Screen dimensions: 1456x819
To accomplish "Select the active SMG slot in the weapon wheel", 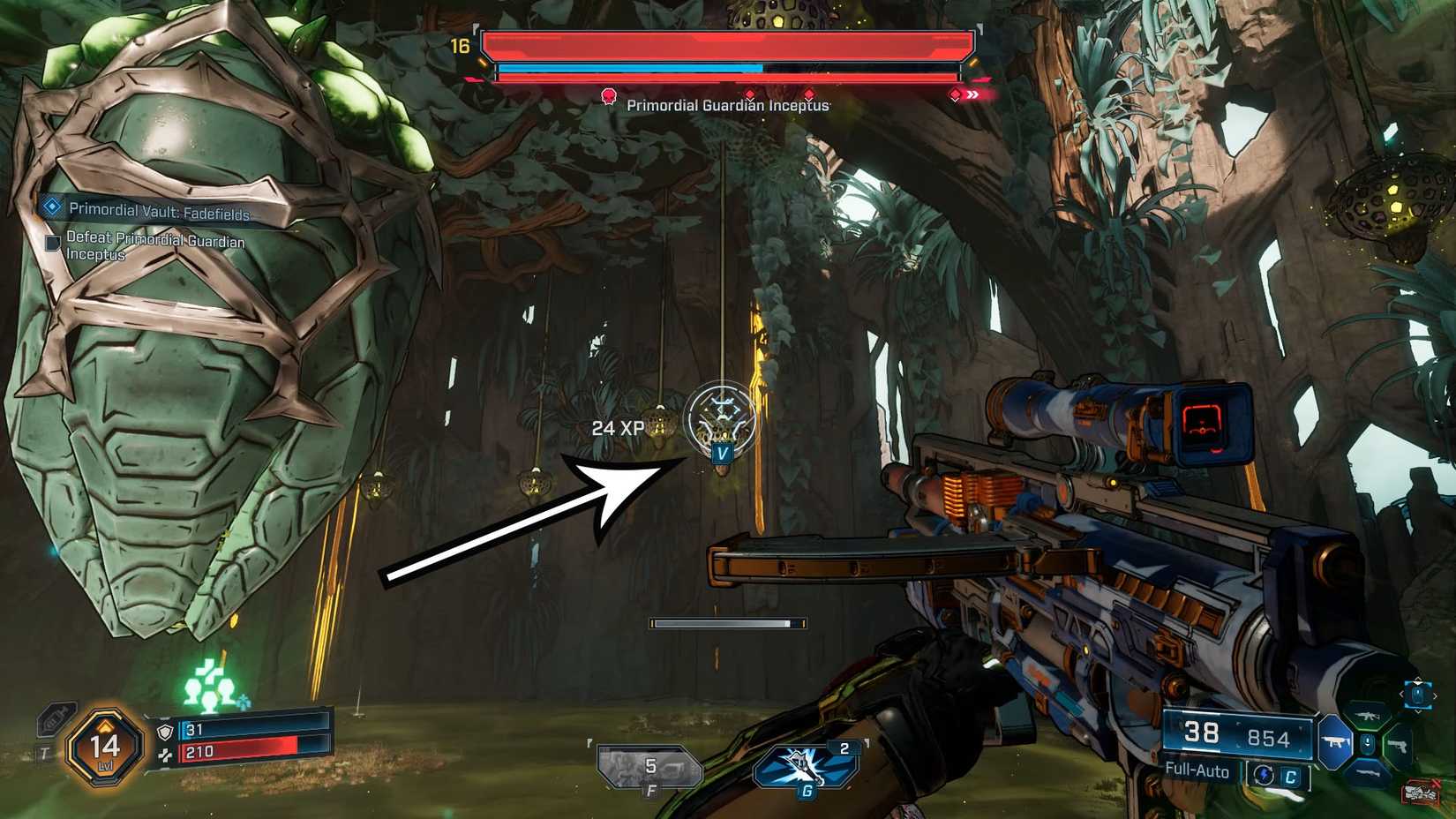I will (1335, 741).
